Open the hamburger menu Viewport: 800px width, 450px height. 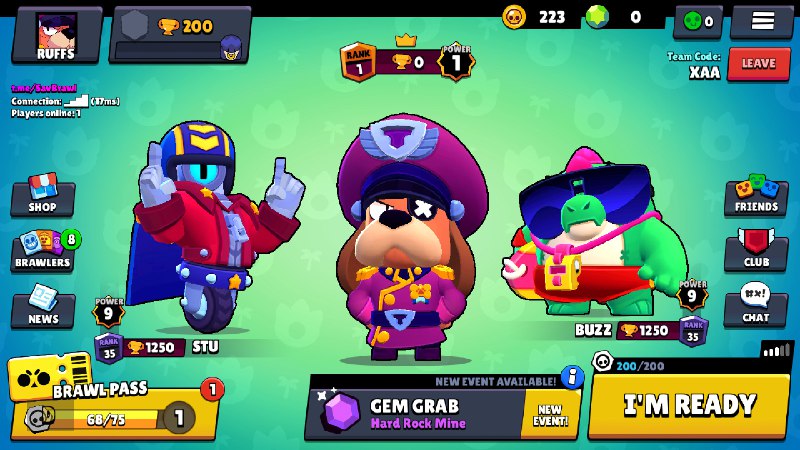click(761, 21)
